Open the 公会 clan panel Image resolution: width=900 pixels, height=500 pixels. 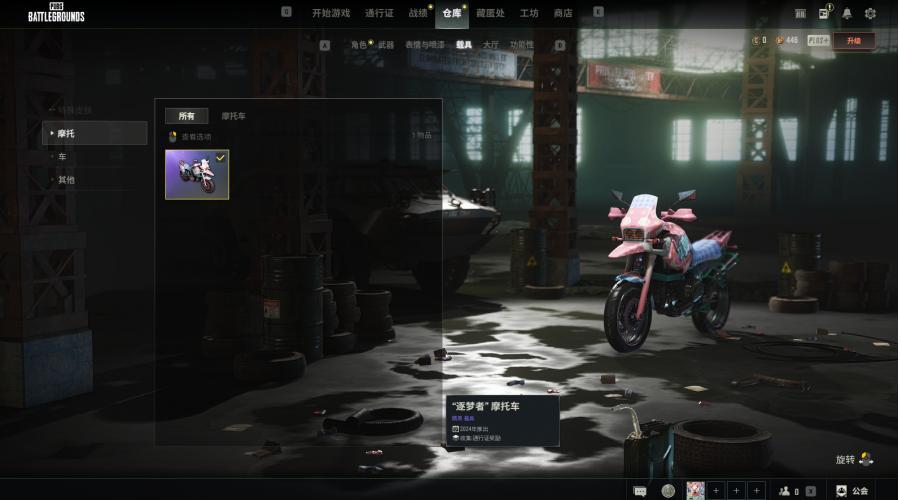point(853,490)
